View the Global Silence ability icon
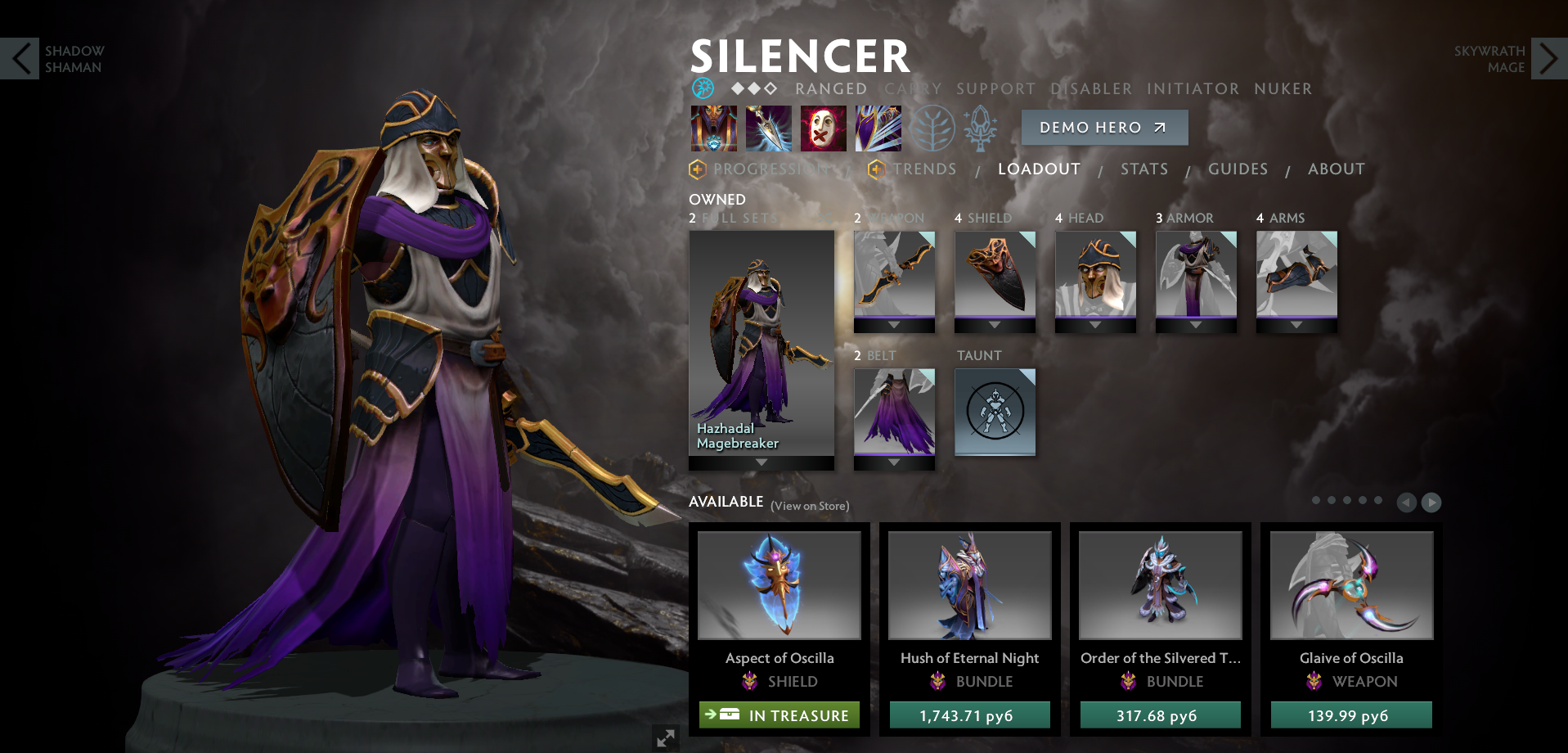Viewport: 1568px width, 753px height. pos(878,128)
